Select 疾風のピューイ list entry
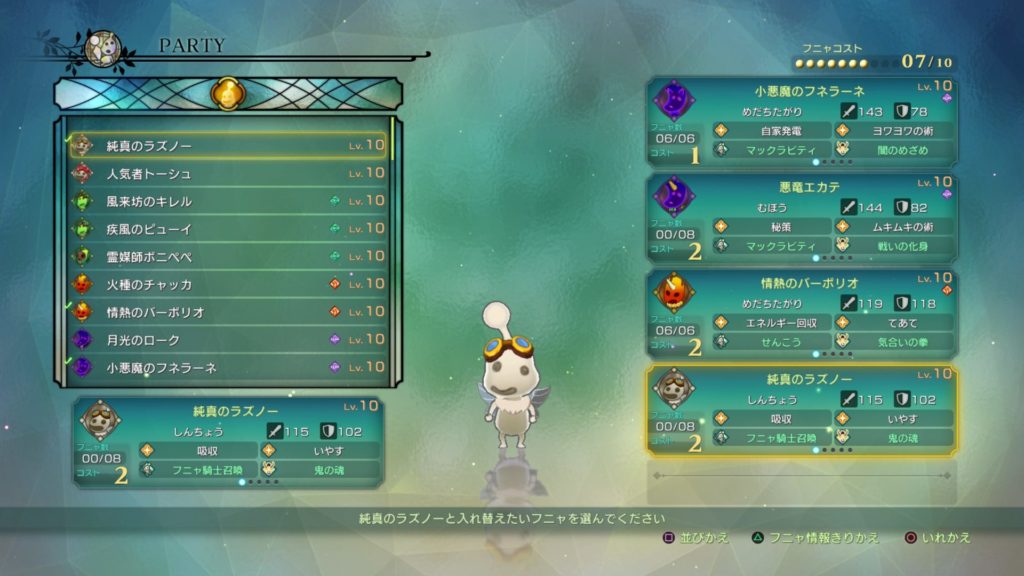This screenshot has height=576, width=1024. [228, 229]
